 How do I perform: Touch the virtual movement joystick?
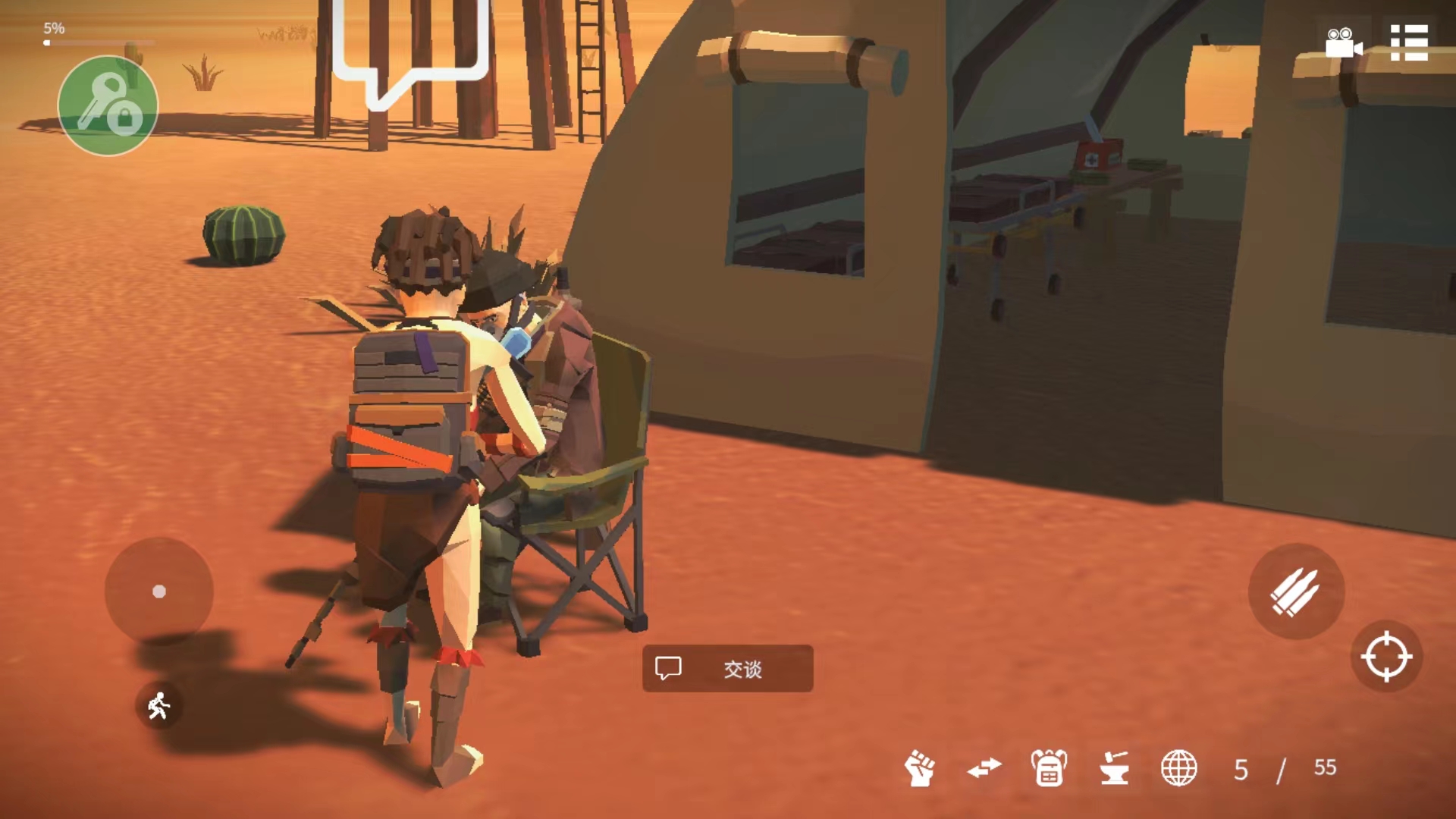click(159, 591)
